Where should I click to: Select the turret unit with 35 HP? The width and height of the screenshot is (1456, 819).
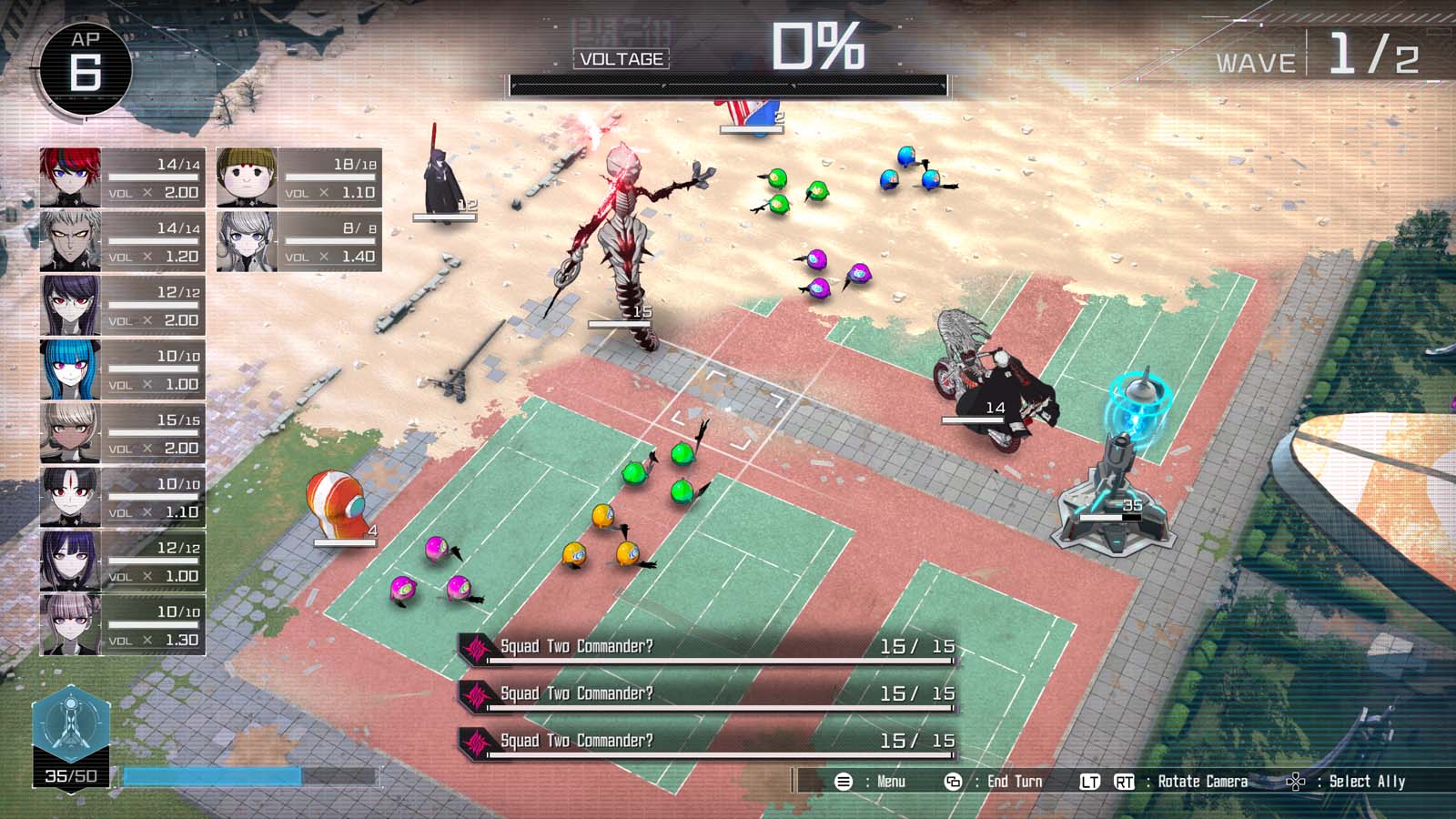(x=1117, y=482)
